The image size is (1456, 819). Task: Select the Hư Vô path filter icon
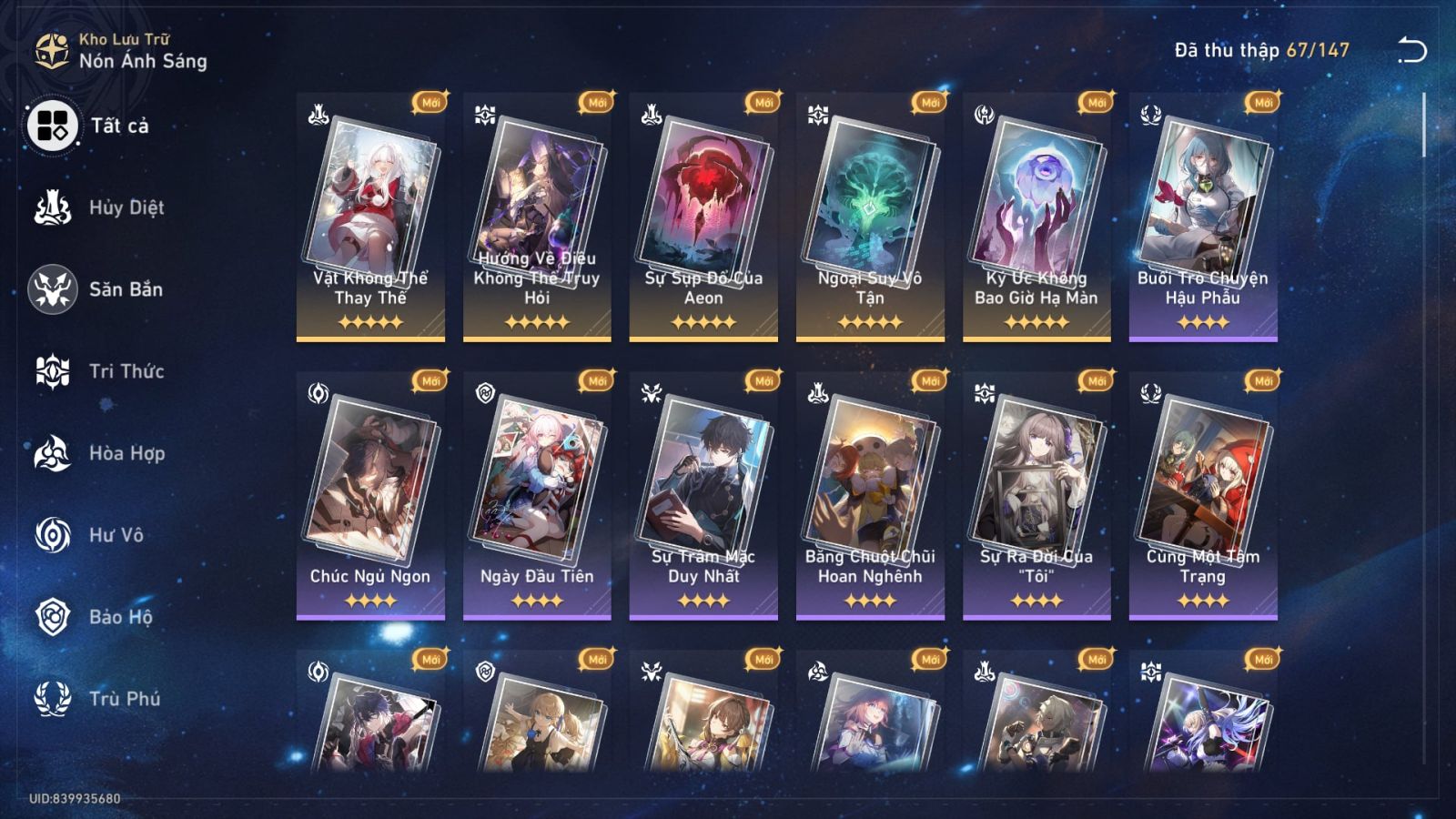pyautogui.click(x=53, y=535)
